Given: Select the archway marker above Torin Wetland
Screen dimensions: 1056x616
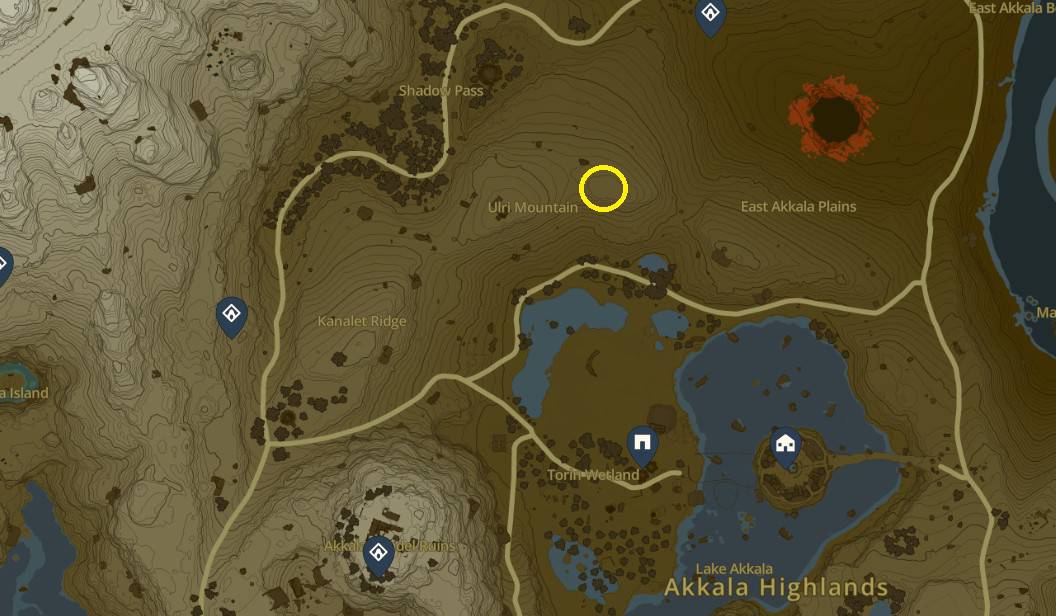Looking at the screenshot, I should 642,442.
